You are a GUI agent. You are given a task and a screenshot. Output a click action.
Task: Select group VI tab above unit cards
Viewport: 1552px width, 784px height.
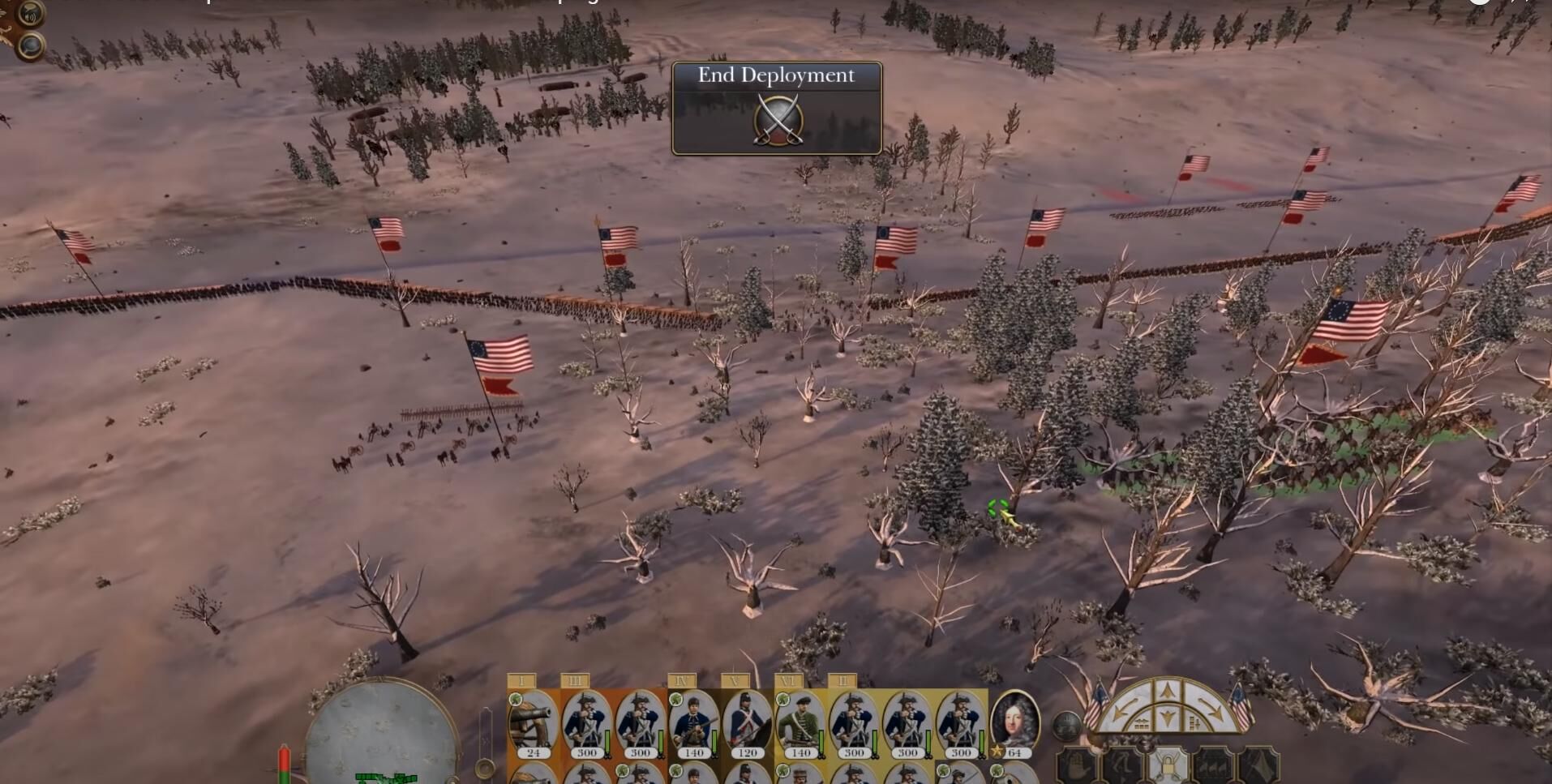pos(789,681)
